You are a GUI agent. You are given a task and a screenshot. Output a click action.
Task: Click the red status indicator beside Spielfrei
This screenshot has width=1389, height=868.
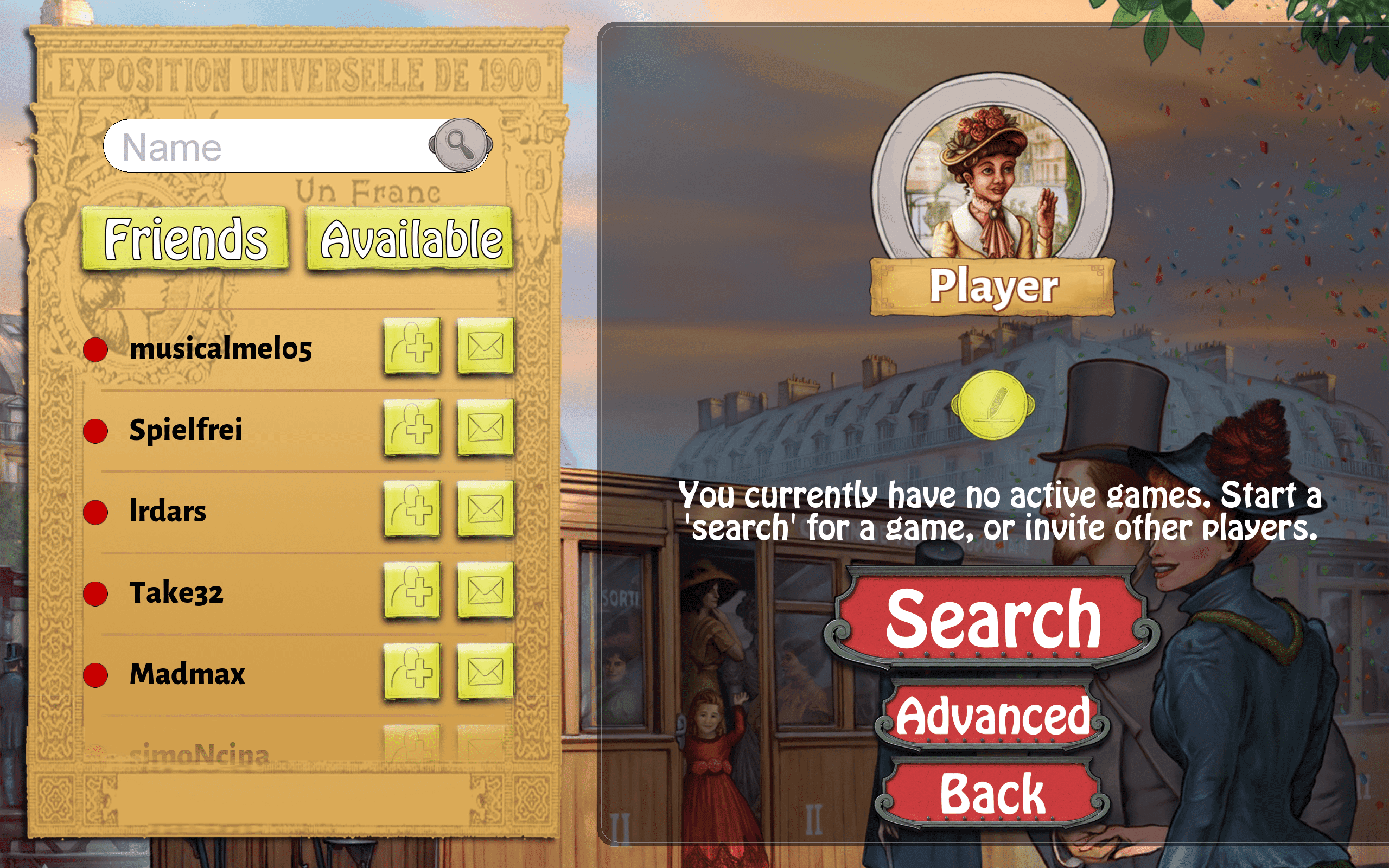point(95,430)
